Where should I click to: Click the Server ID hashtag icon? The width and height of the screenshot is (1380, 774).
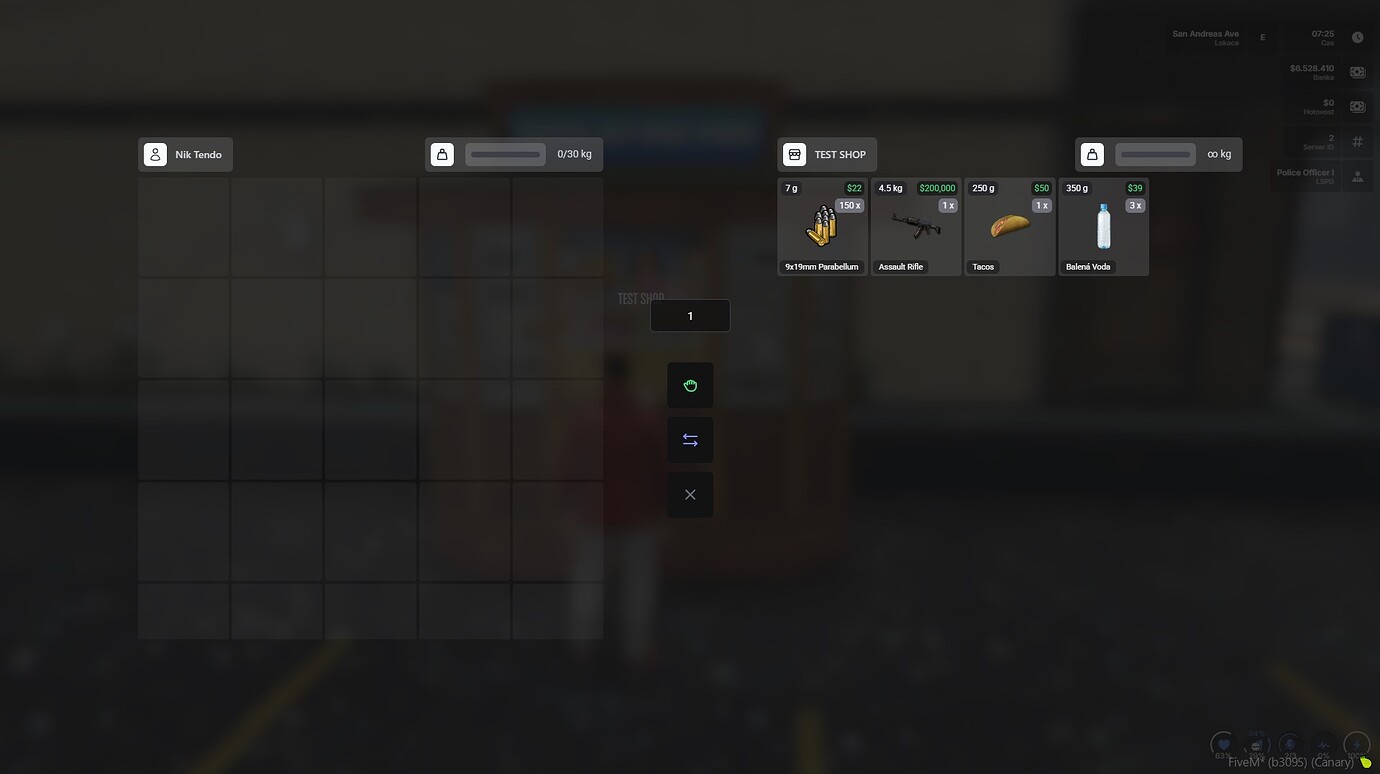1357,141
